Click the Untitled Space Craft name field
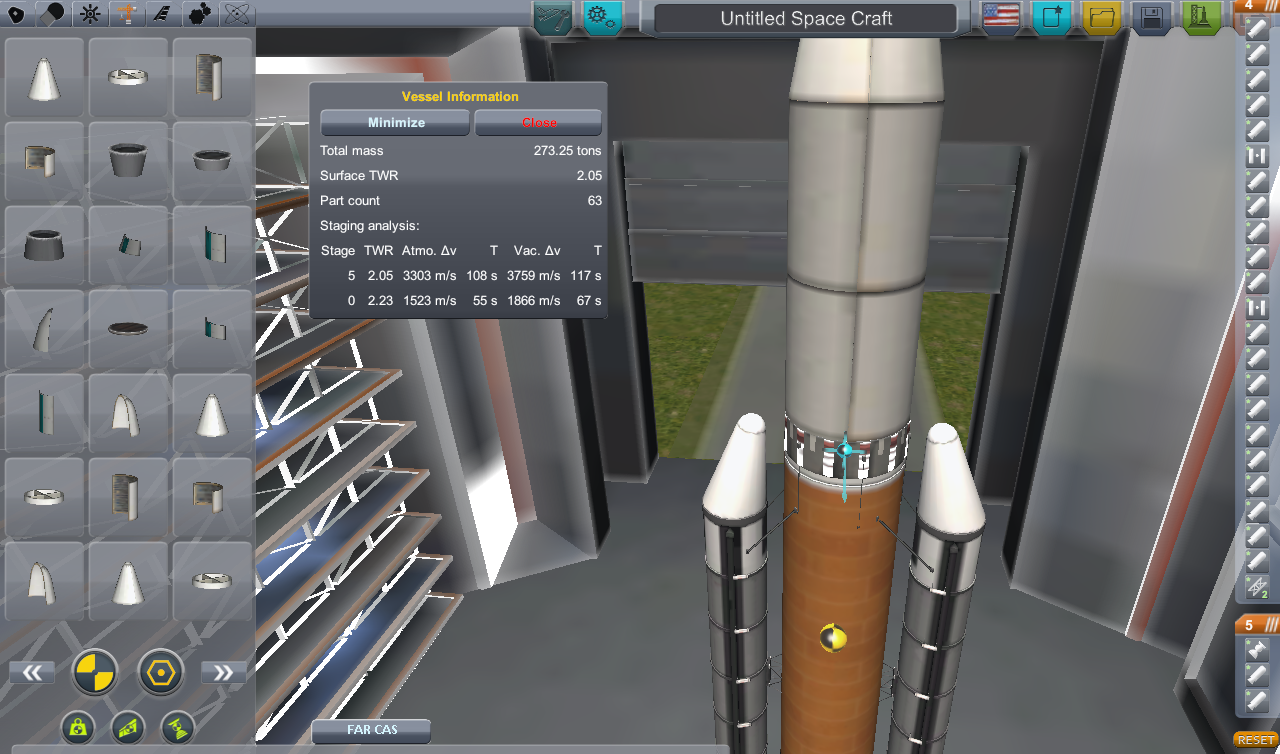Image resolution: width=1280 pixels, height=754 pixels. (x=804, y=18)
